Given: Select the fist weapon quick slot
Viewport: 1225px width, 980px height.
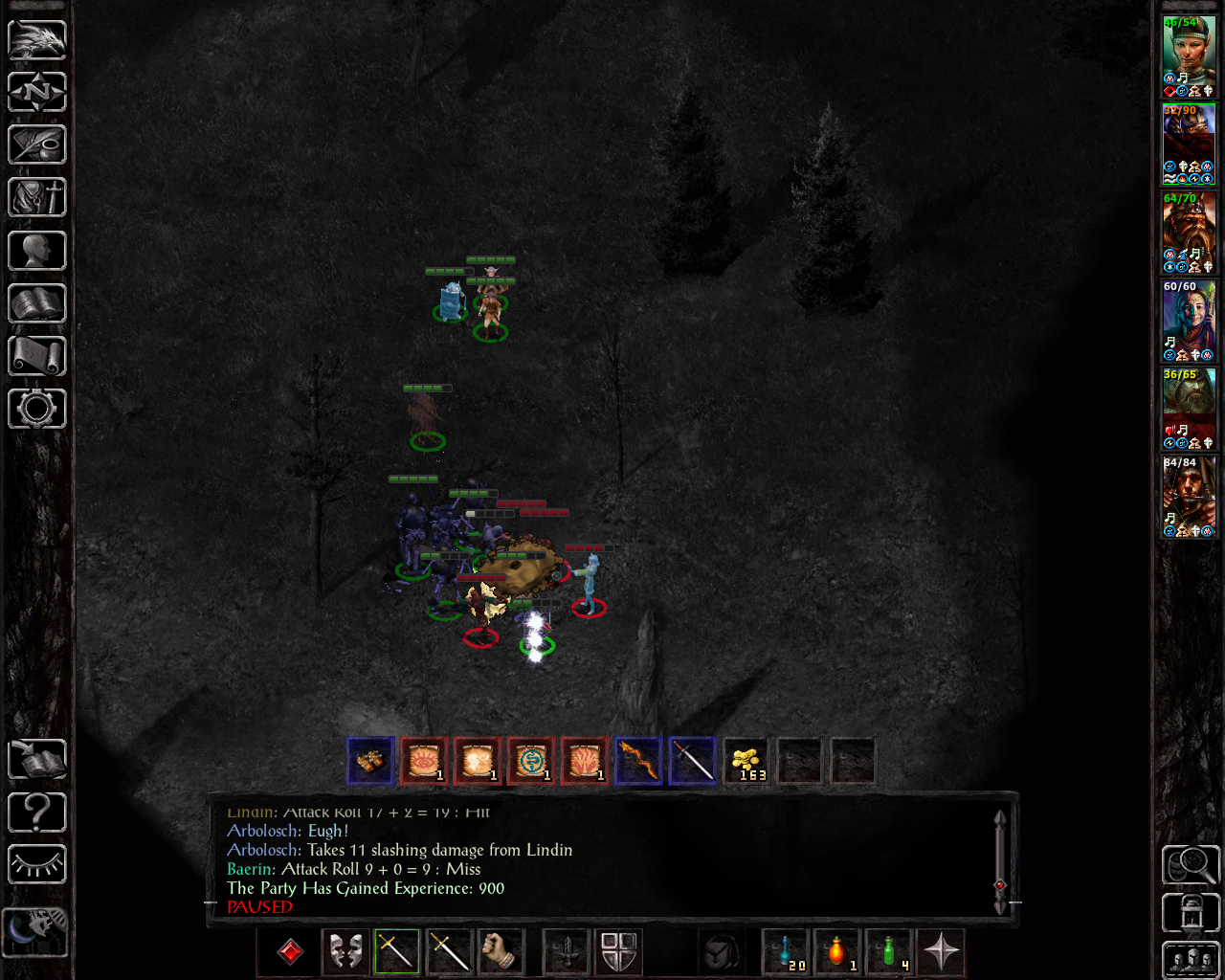Looking at the screenshot, I should [500, 951].
